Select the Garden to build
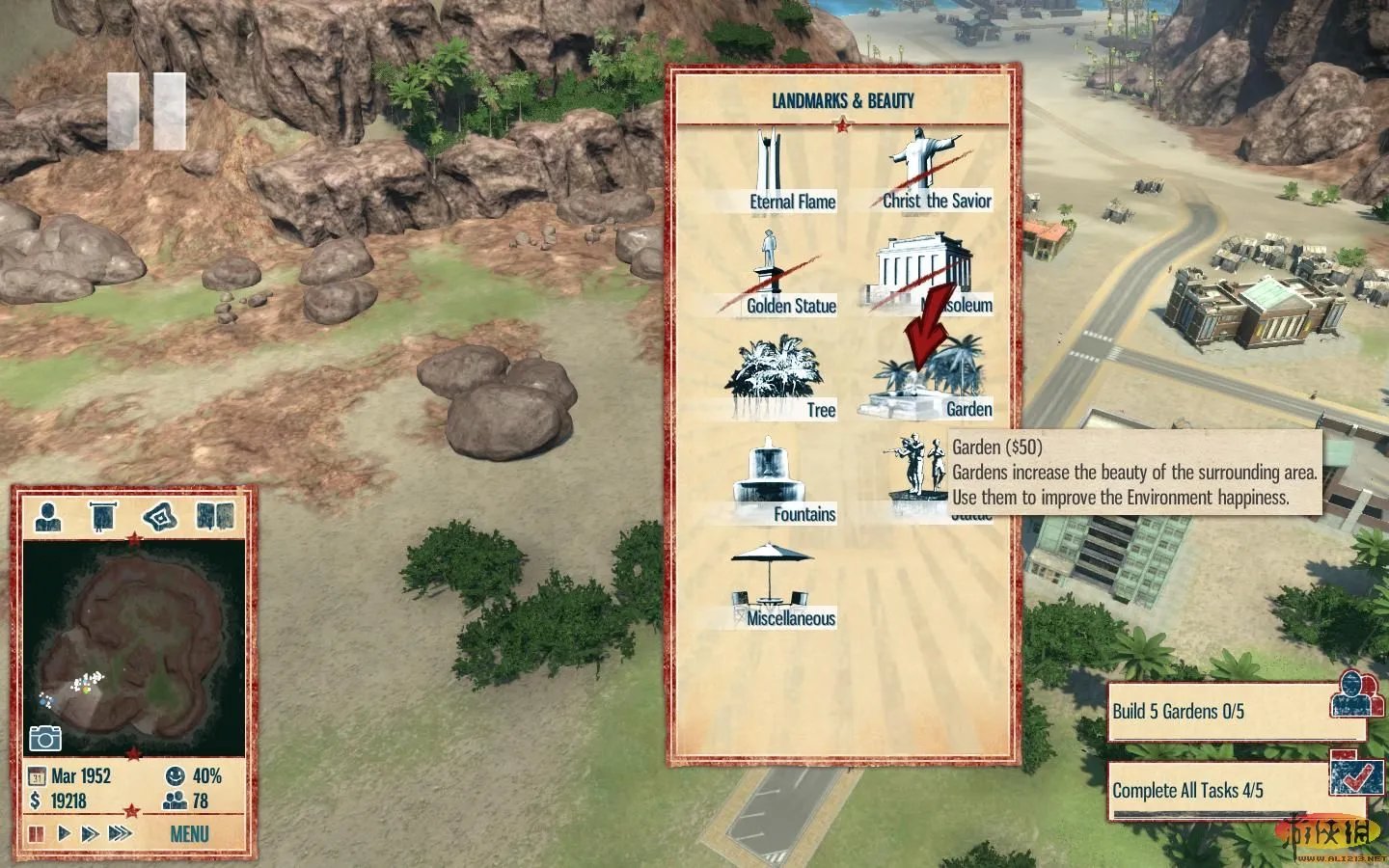 (928, 382)
